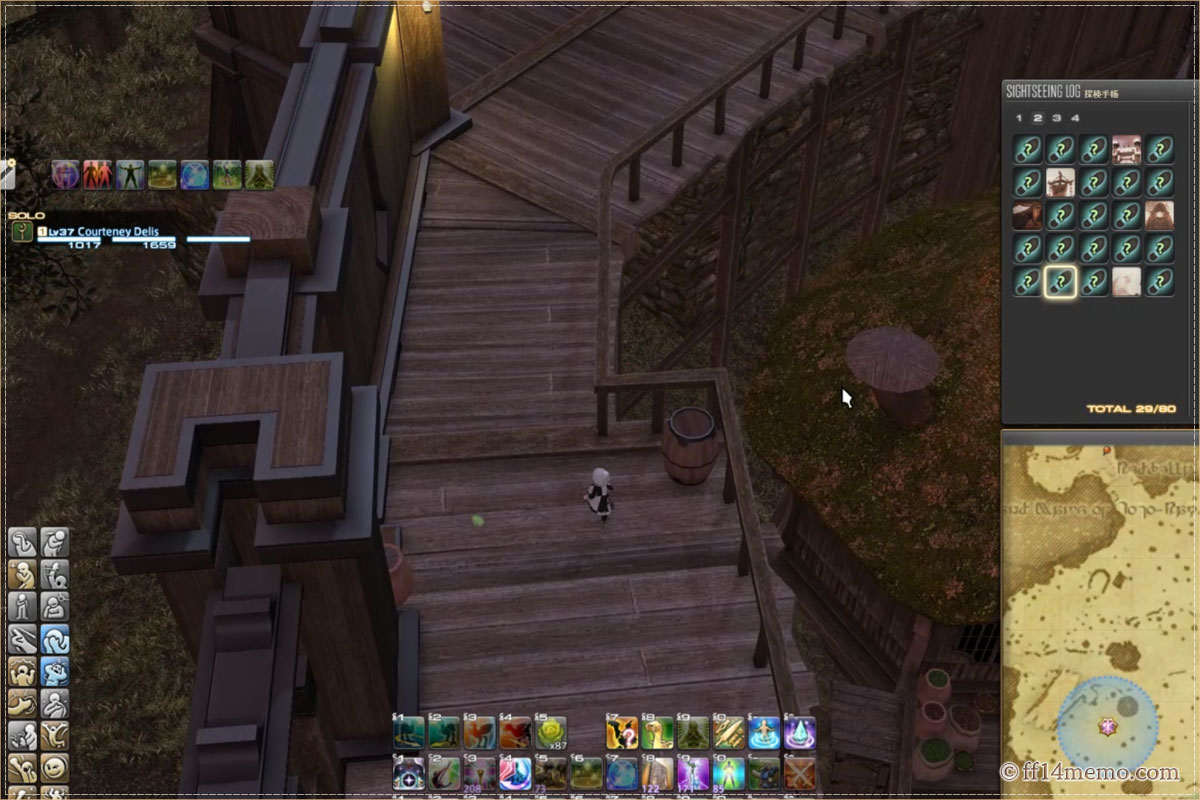
Task: Go to Sightseeing Log page 4
Action: (1076, 118)
